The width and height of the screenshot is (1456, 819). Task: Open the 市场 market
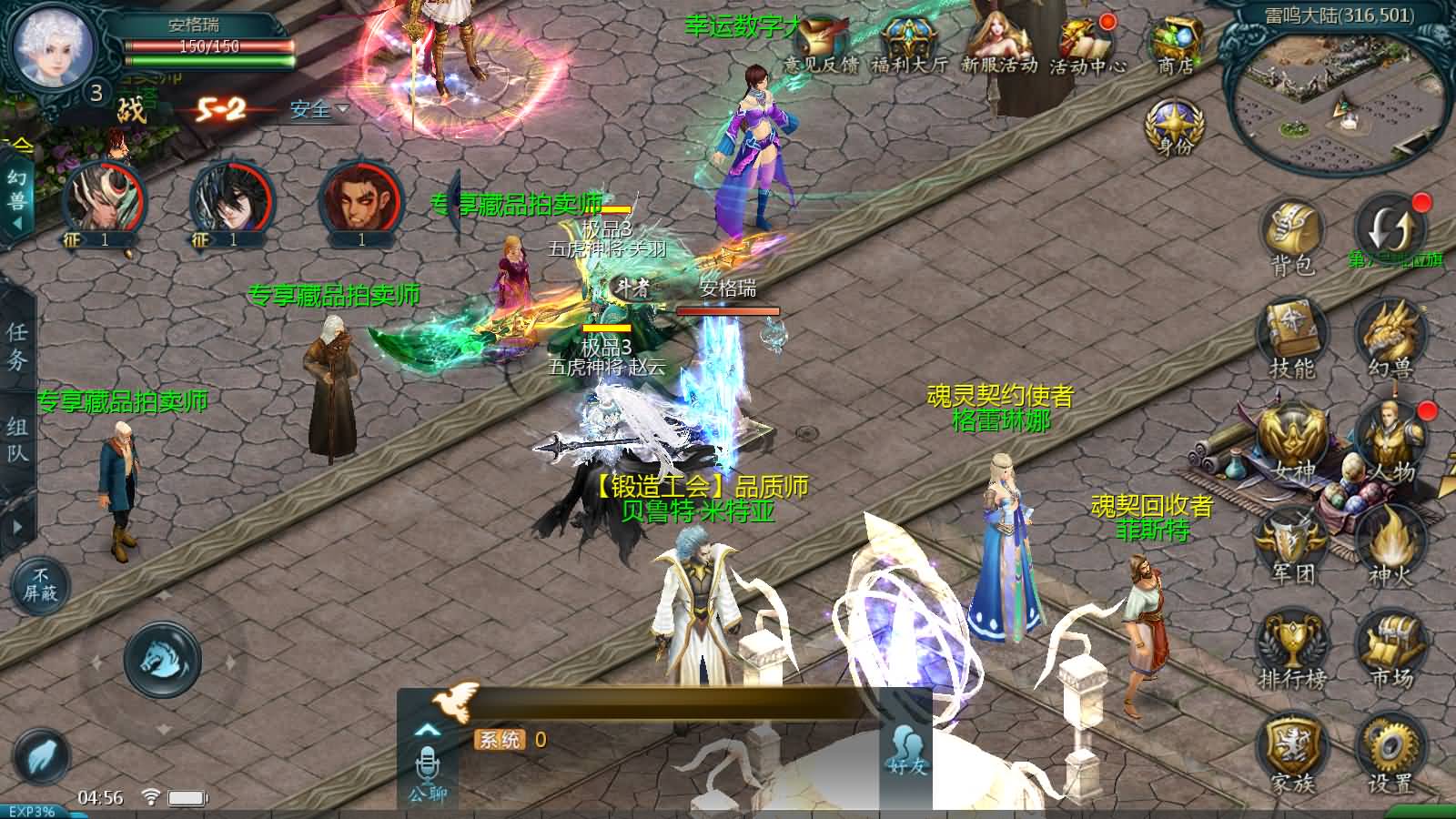point(1390,648)
